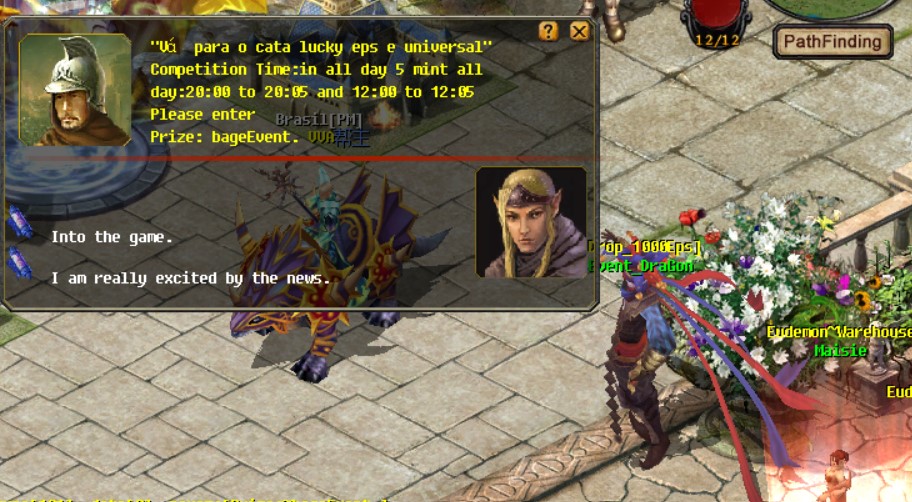The height and width of the screenshot is (502, 912).
Task: Choose the "Into the game." reply
Action: 112,237
